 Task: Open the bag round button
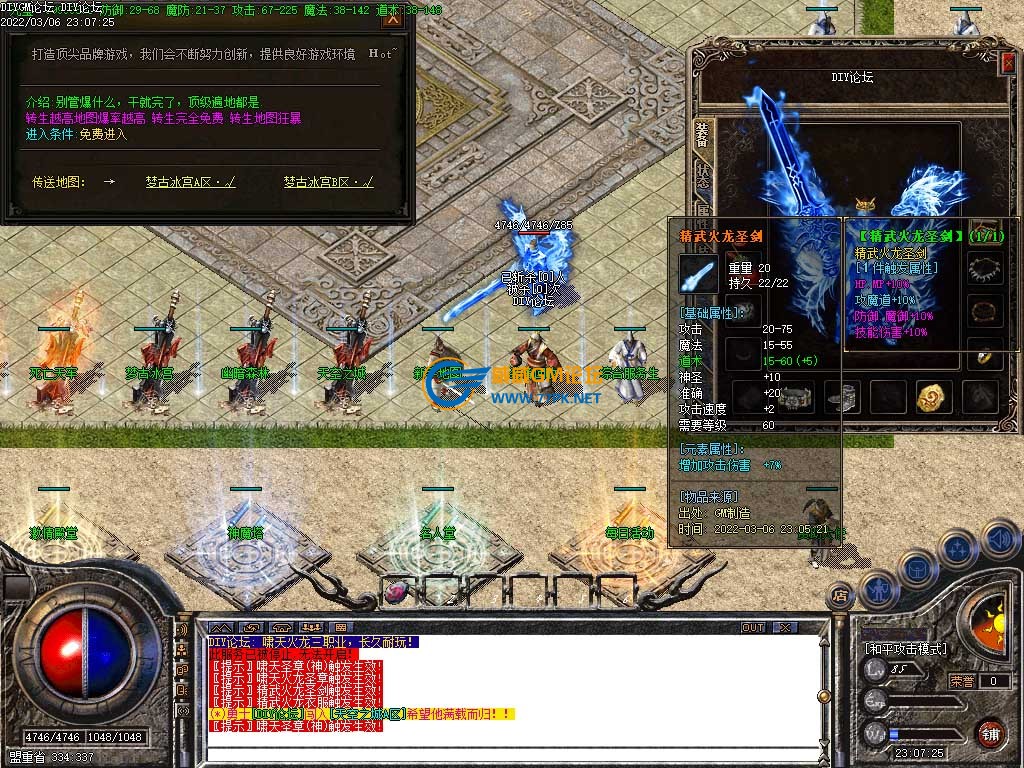tap(916, 569)
